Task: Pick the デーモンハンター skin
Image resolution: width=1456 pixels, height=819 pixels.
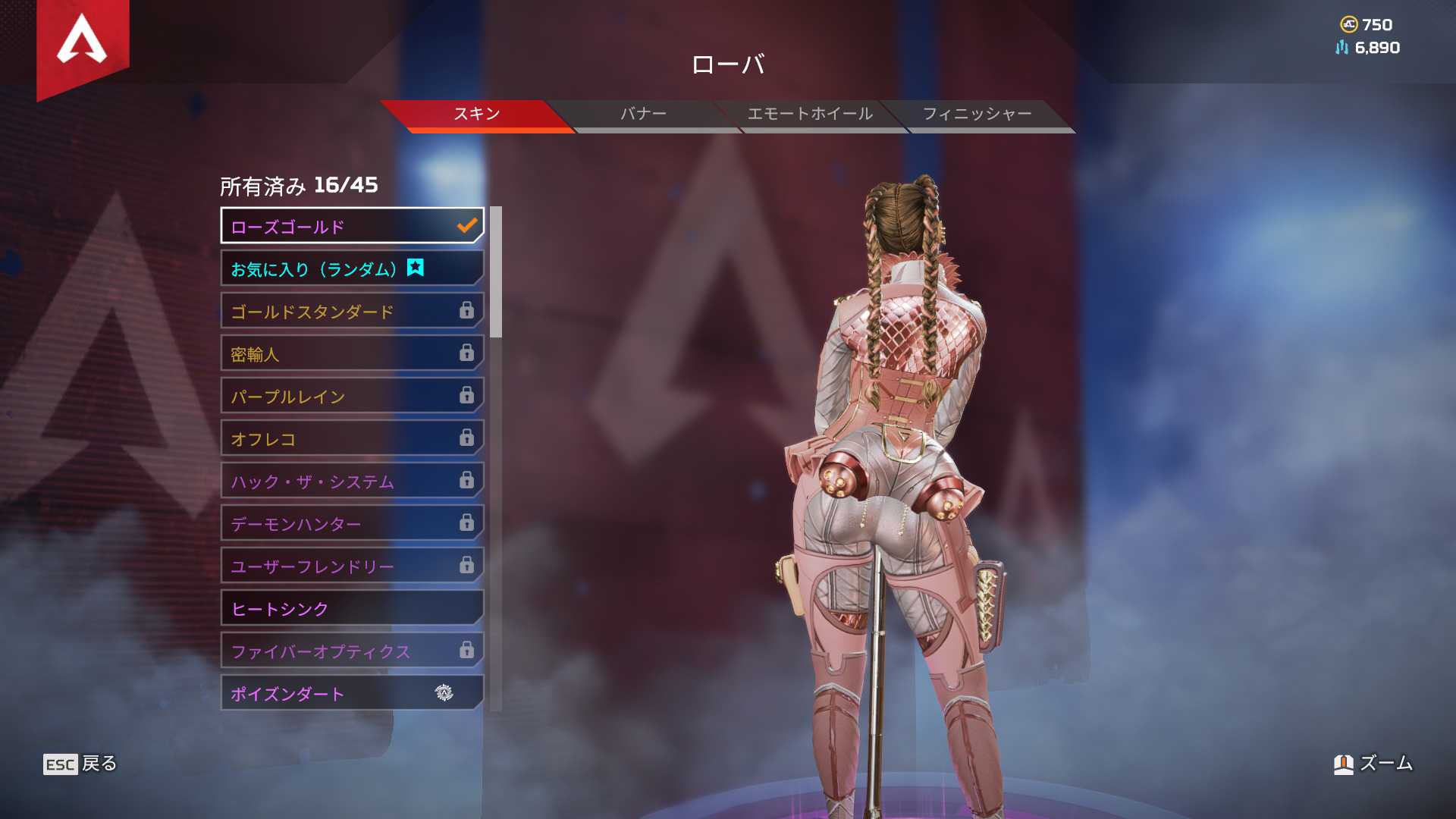Action: point(352,523)
